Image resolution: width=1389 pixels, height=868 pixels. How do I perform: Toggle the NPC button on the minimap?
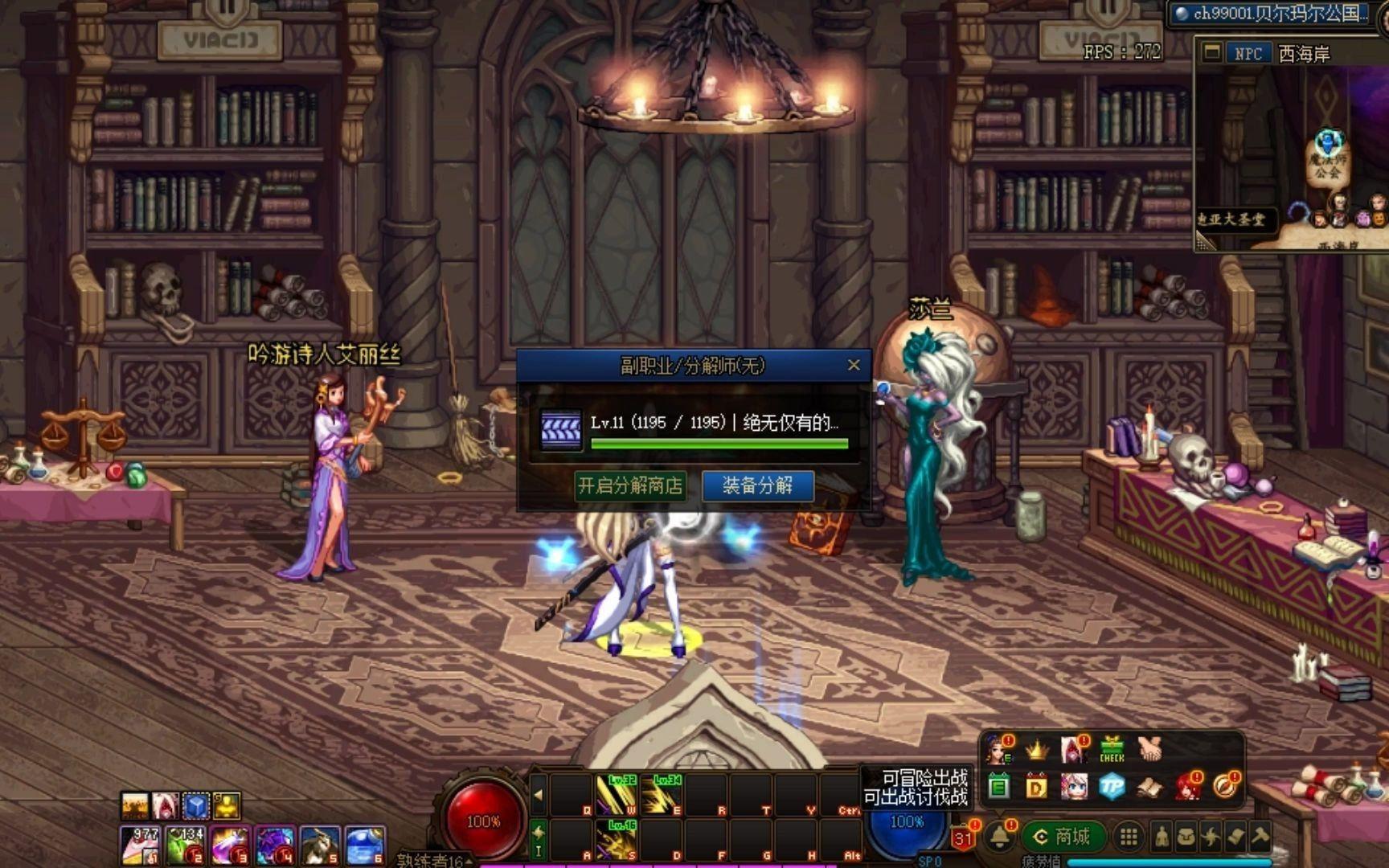(x=1248, y=54)
